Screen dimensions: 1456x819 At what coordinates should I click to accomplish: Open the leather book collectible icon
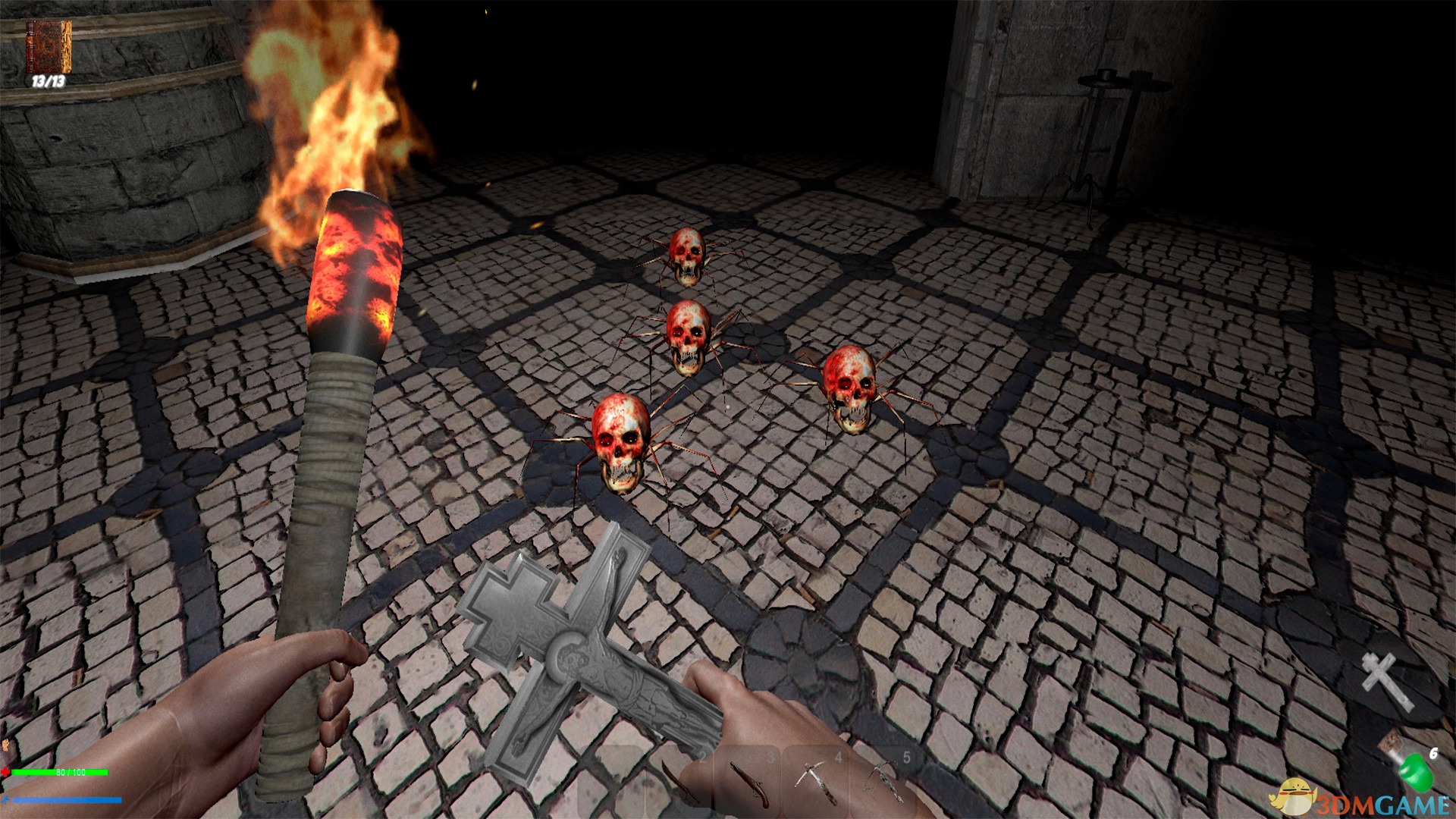(x=49, y=47)
